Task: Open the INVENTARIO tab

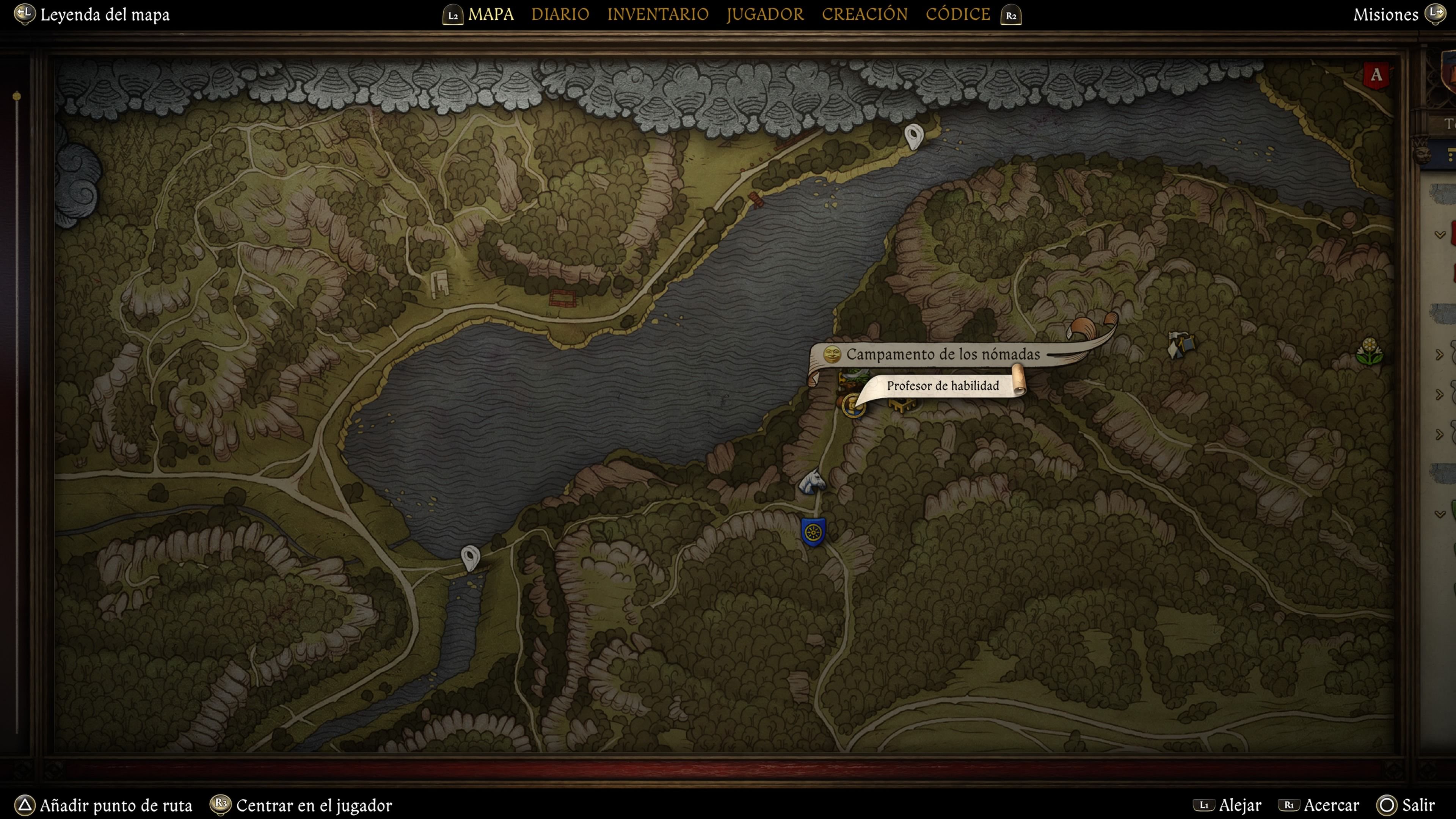Action: (657, 15)
